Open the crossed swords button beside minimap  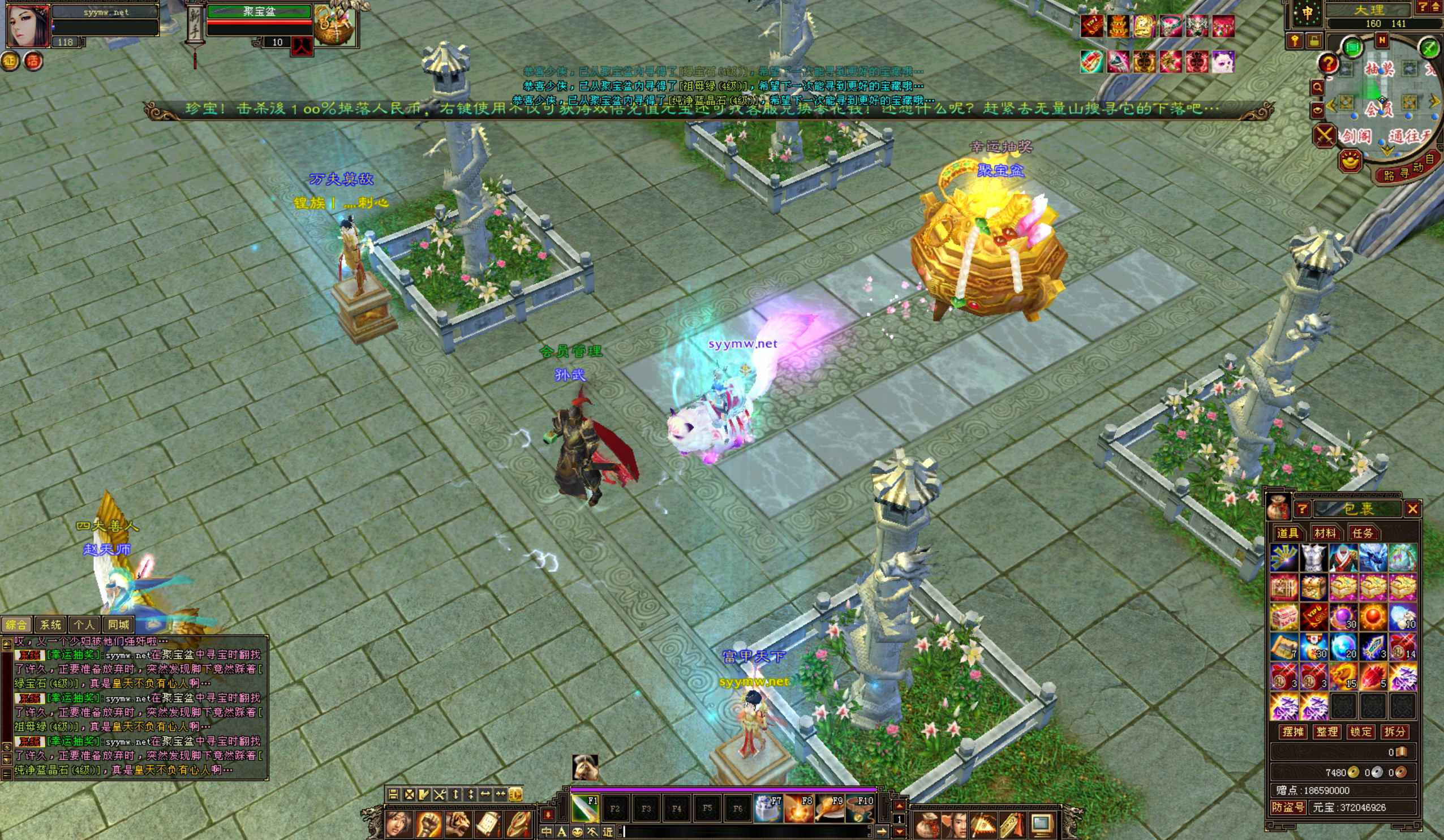[x=1324, y=136]
